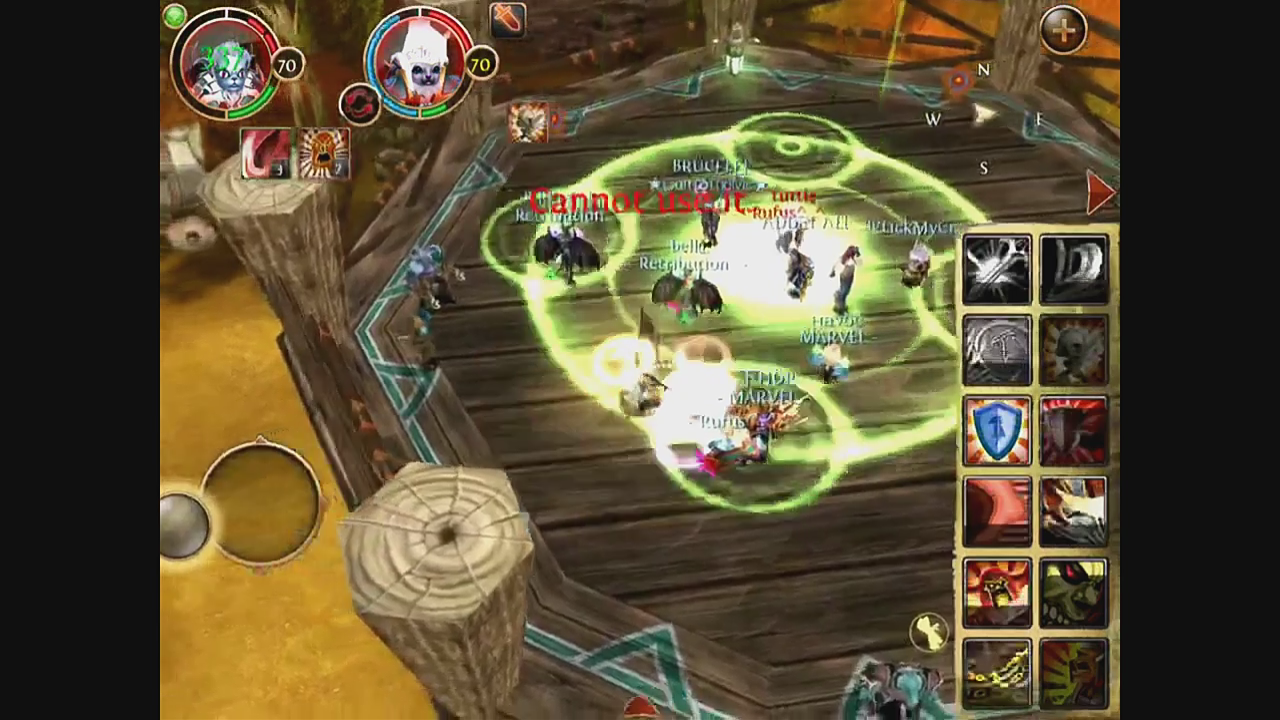Inspect the screaming orange face buff icon
This screenshot has width=1280, height=720.
[323, 154]
